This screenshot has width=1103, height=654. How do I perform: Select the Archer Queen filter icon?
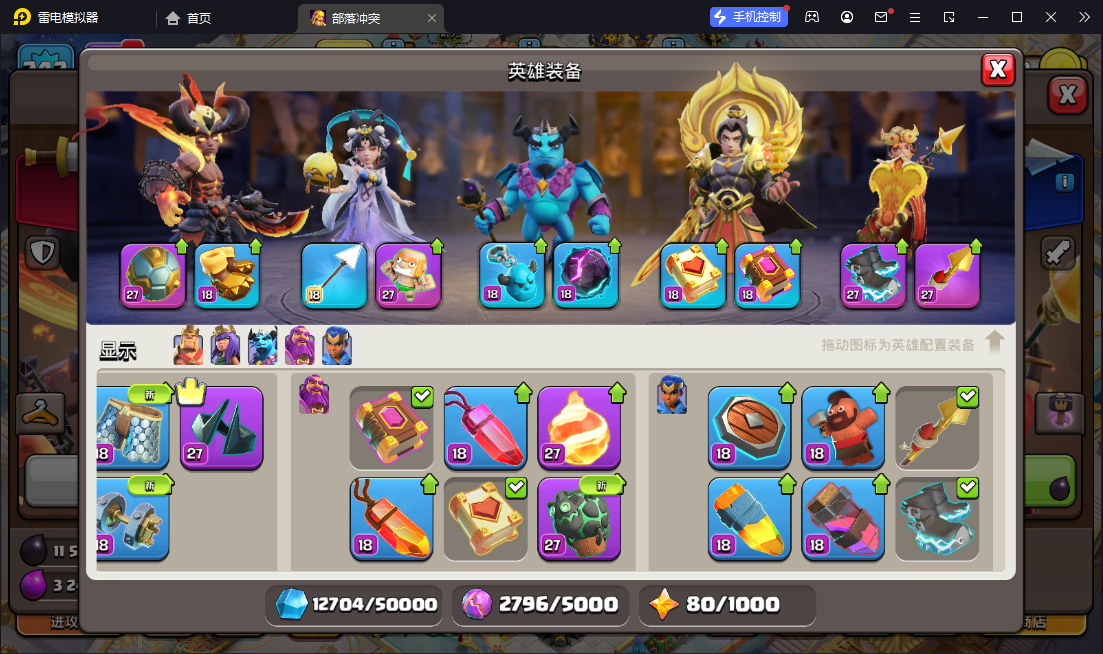pos(225,347)
